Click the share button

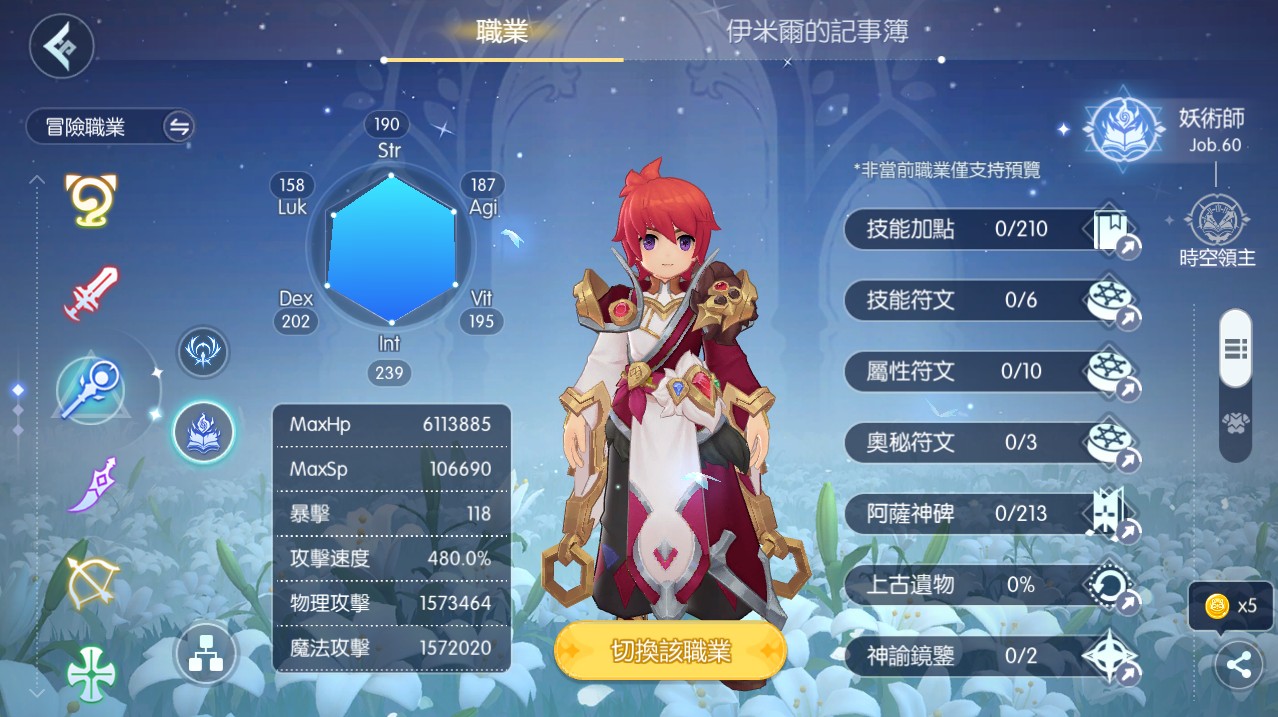point(1238,666)
